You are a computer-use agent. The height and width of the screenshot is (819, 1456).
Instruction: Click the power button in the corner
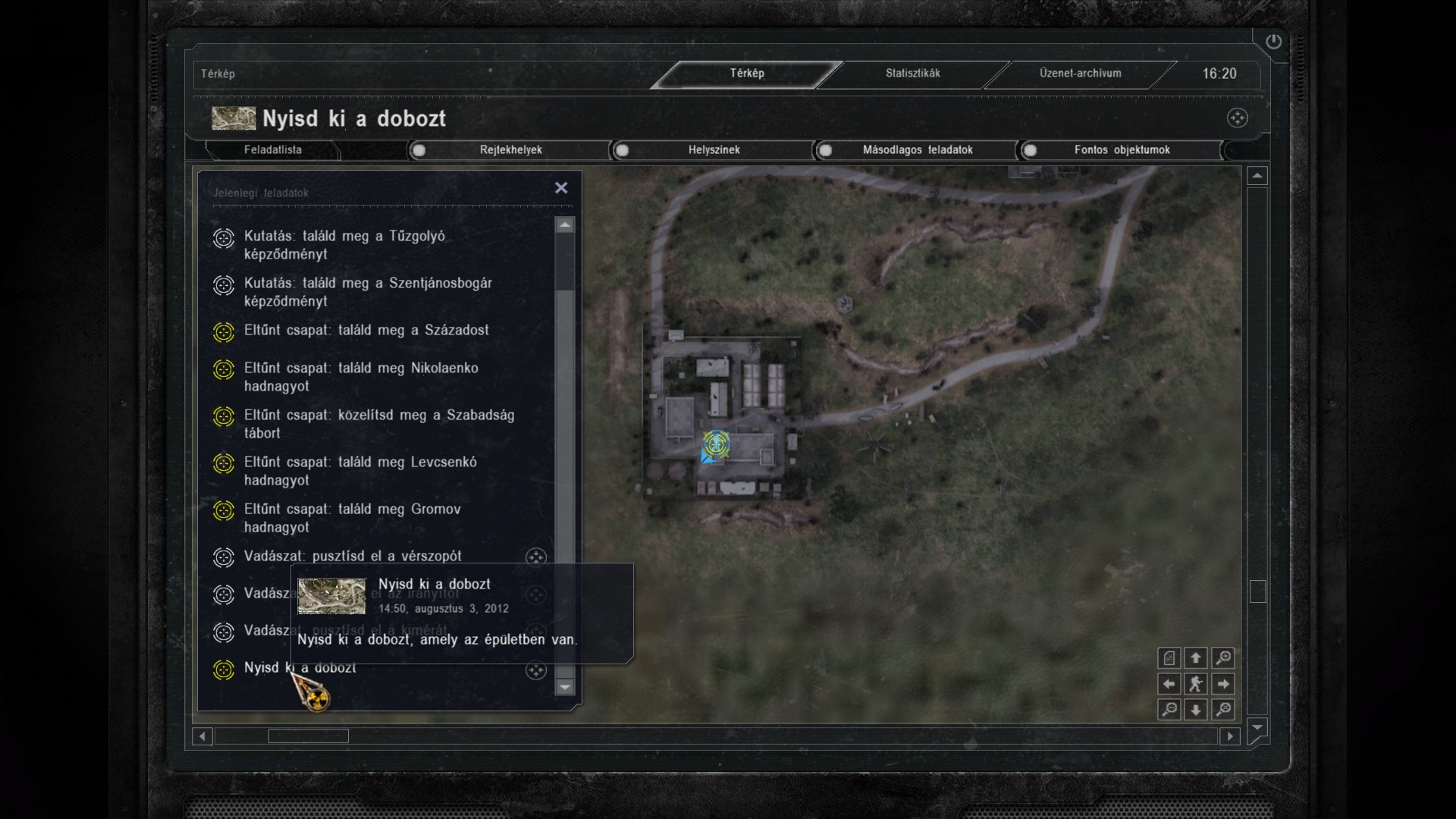click(1273, 42)
